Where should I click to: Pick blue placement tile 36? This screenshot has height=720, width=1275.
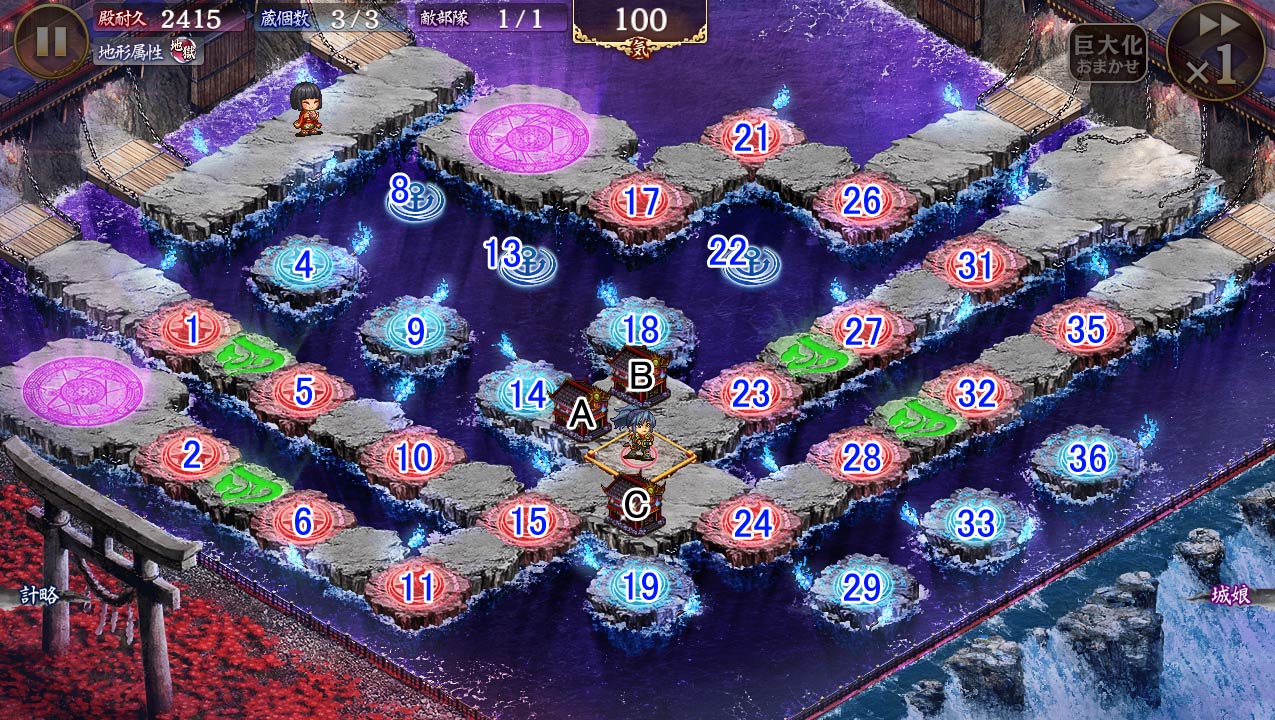coord(1087,459)
